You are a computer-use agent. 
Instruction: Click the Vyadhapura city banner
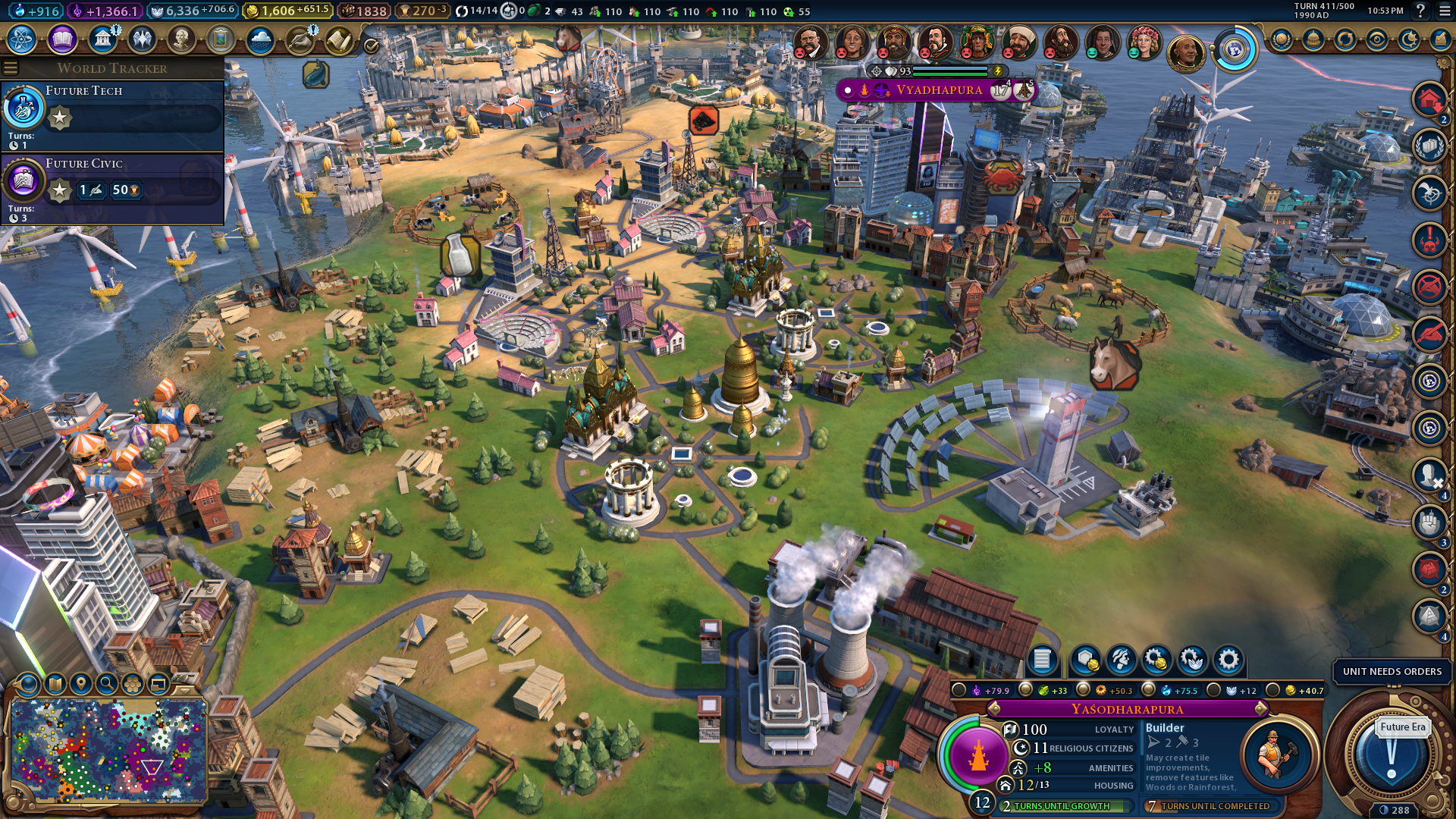click(939, 90)
